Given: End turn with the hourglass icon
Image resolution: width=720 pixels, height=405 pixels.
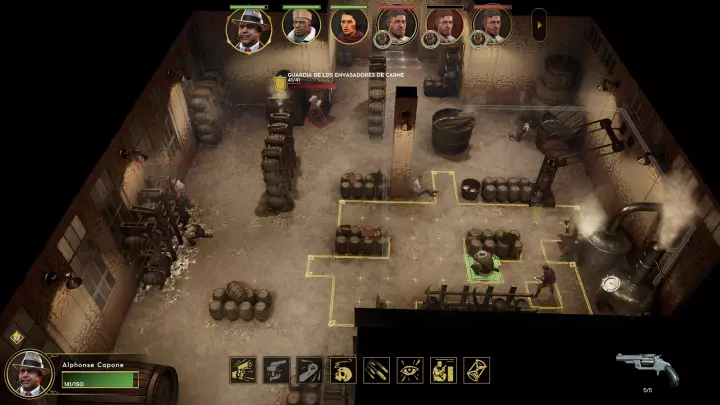Looking at the screenshot, I should 477,370.
